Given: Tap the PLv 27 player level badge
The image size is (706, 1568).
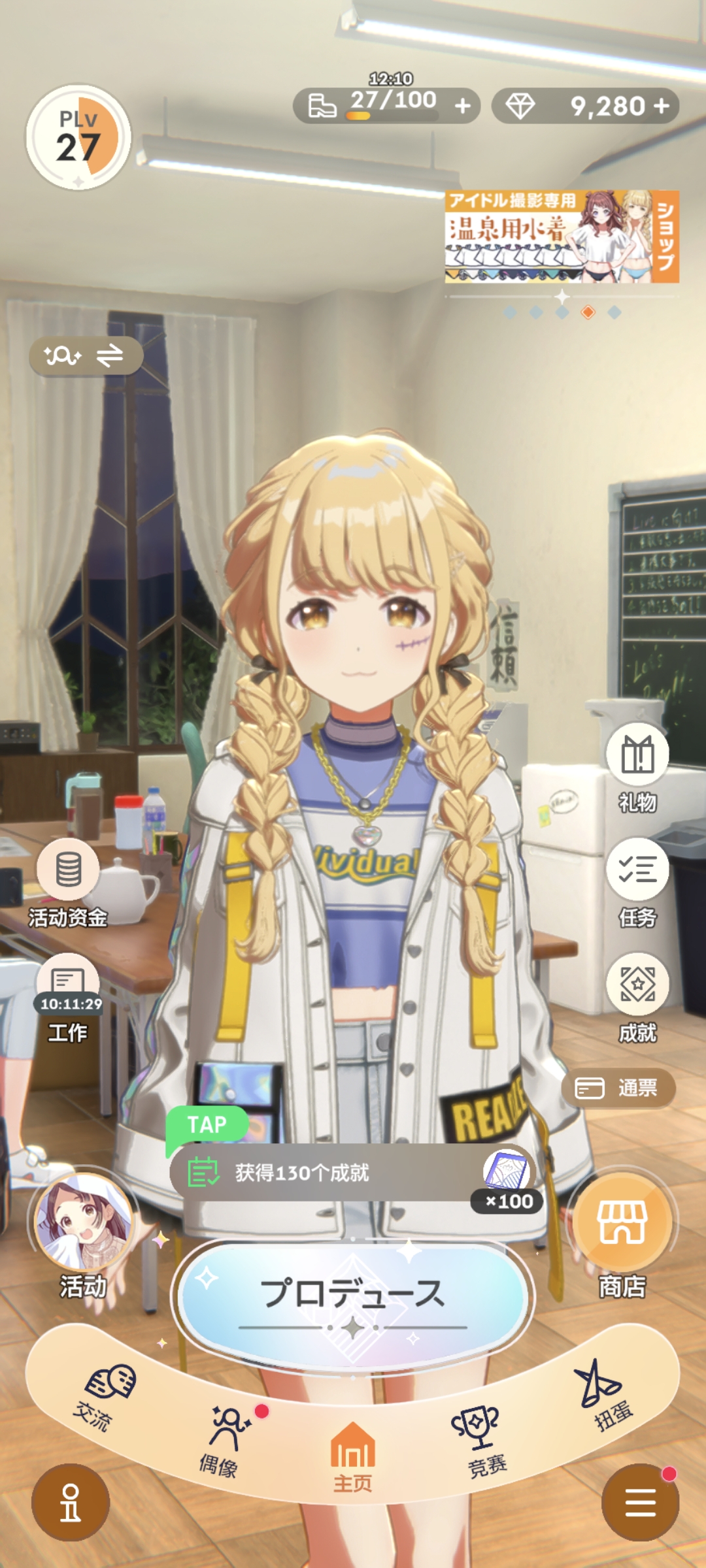Looking at the screenshot, I should pyautogui.click(x=78, y=137).
